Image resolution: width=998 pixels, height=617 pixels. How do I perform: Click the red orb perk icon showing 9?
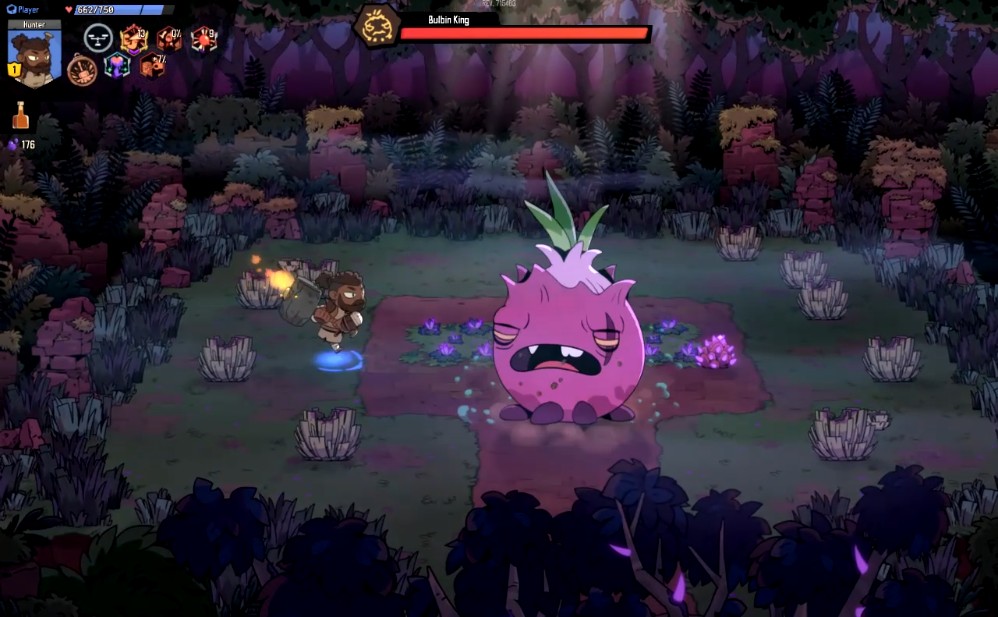tap(203, 39)
